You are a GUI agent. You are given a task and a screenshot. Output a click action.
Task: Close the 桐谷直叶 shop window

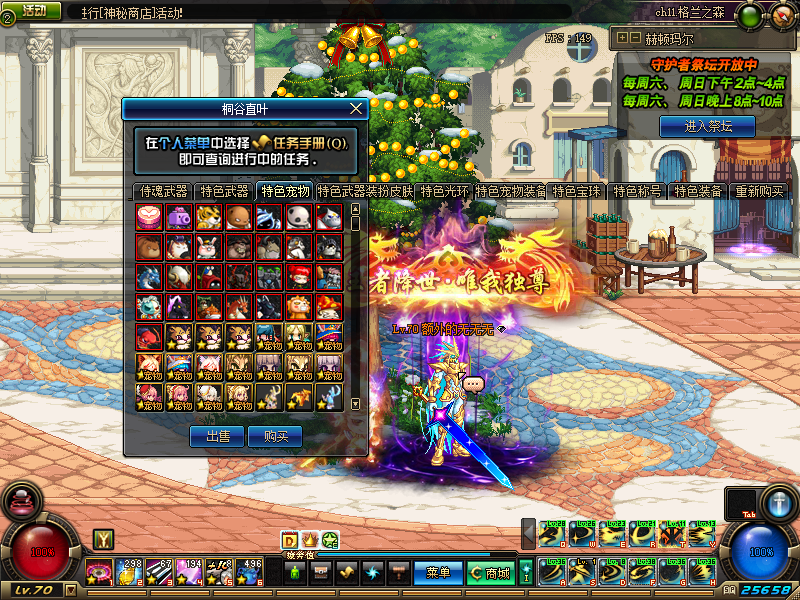pyautogui.click(x=356, y=109)
